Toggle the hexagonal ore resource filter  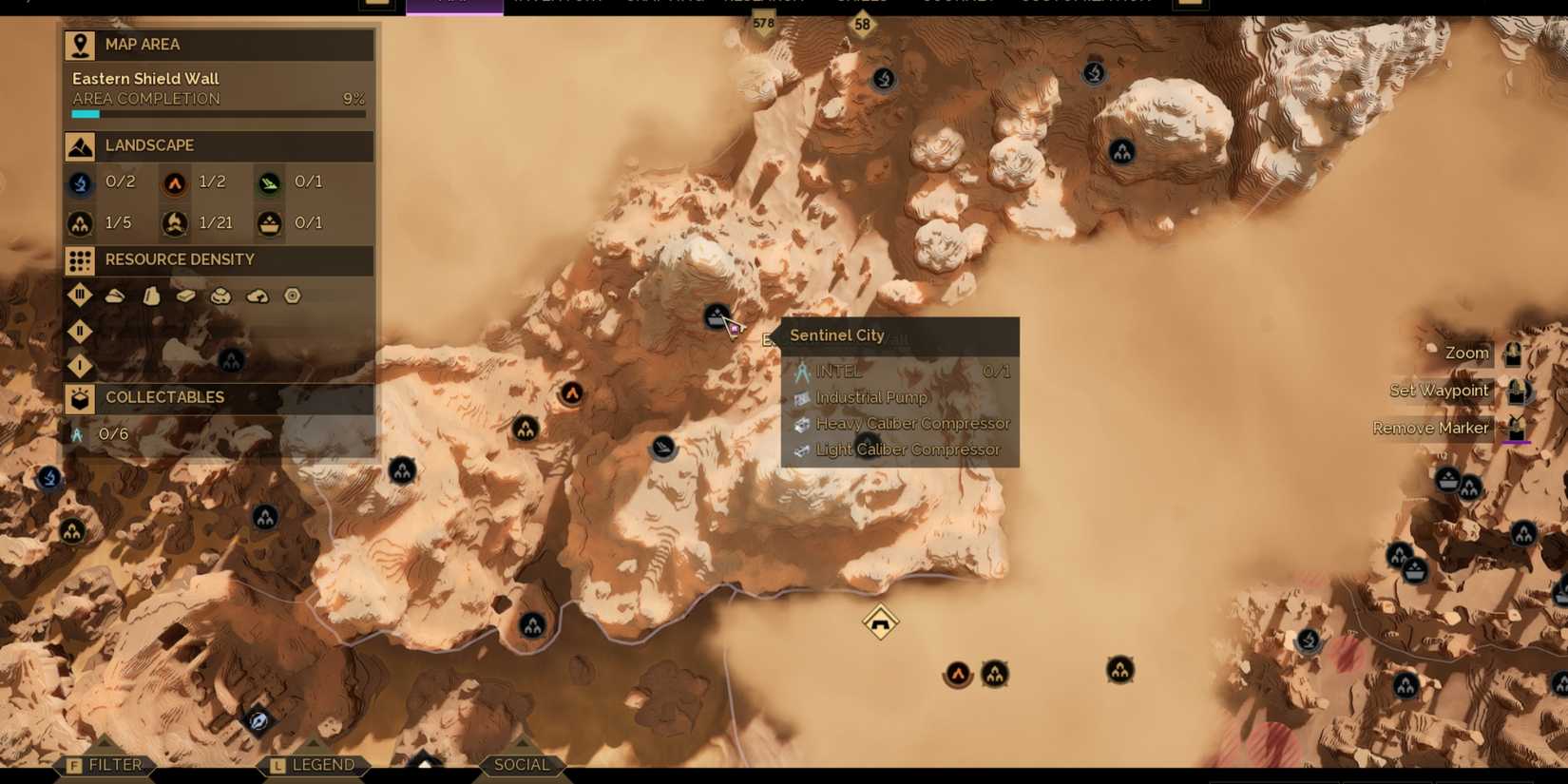(x=292, y=296)
